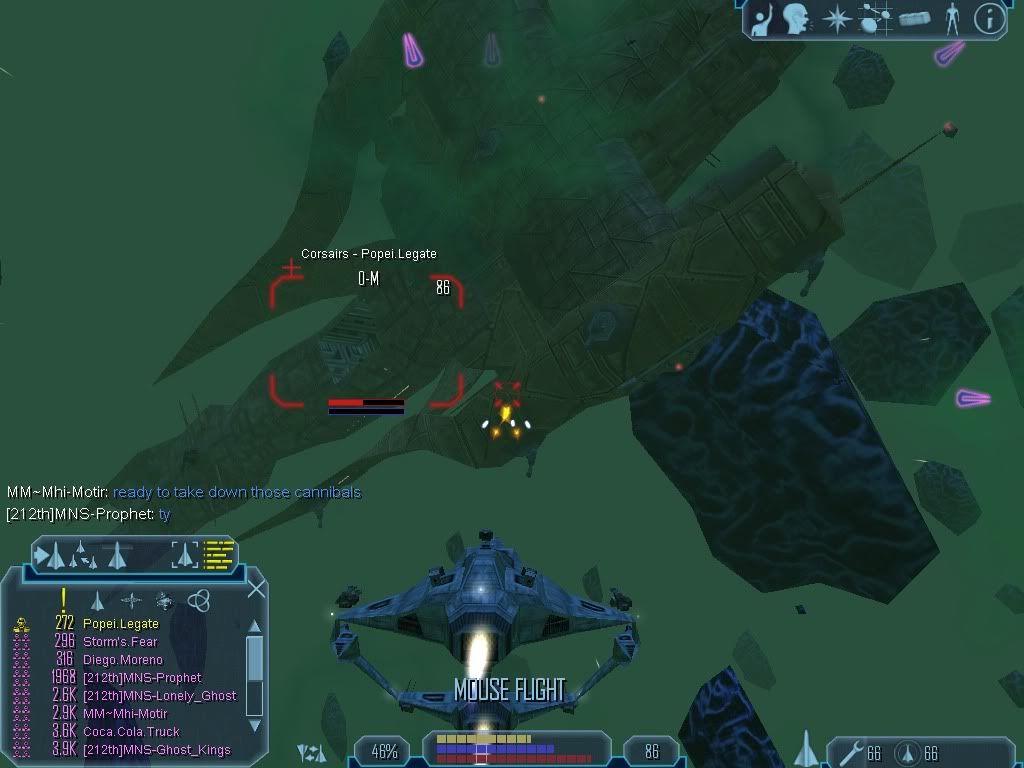Target Coca.Cola.Truck in the contact list
This screenshot has height=768, width=1024.
click(x=131, y=732)
